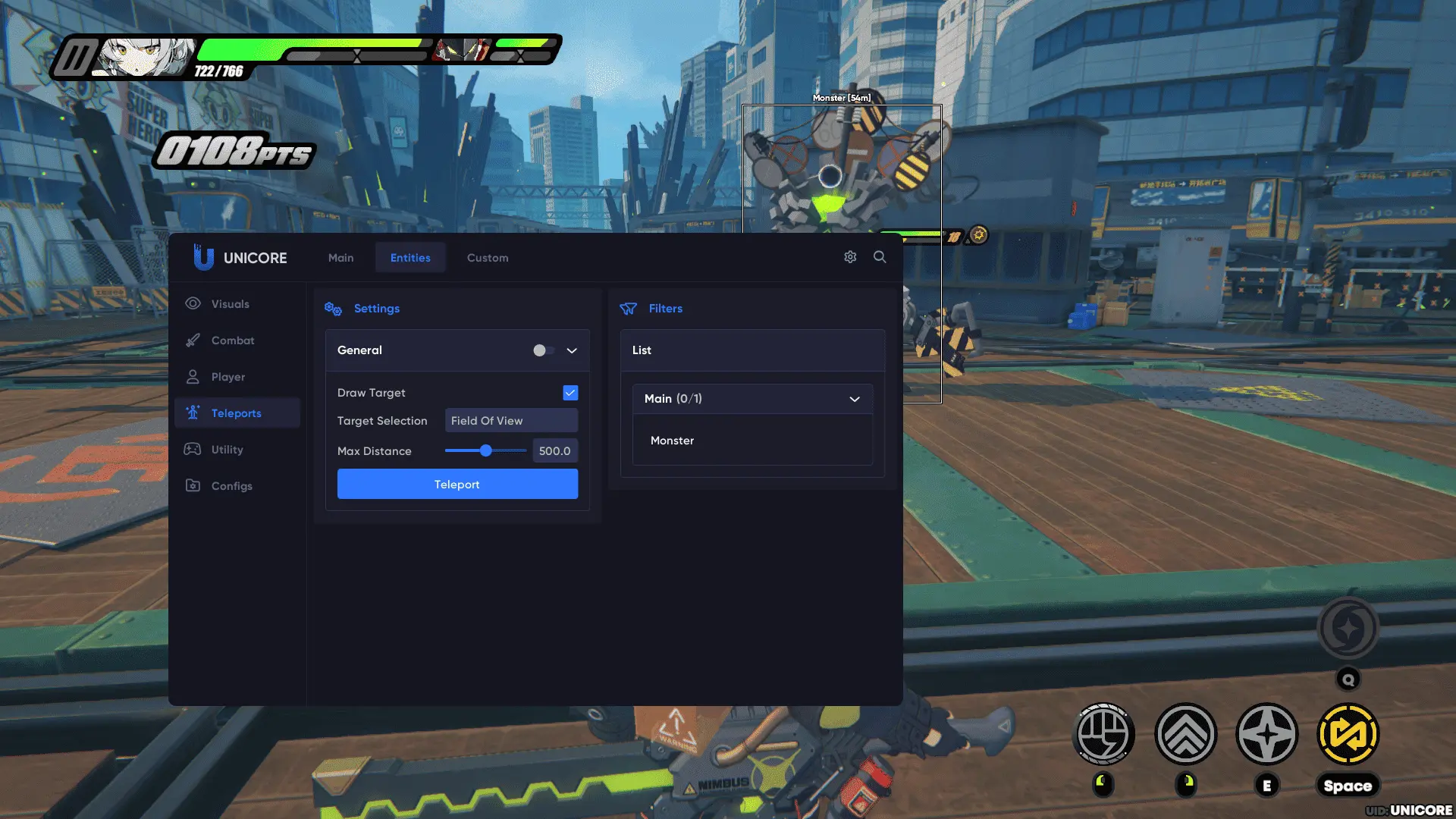Open the Target Selection dropdown

pyautogui.click(x=510, y=421)
